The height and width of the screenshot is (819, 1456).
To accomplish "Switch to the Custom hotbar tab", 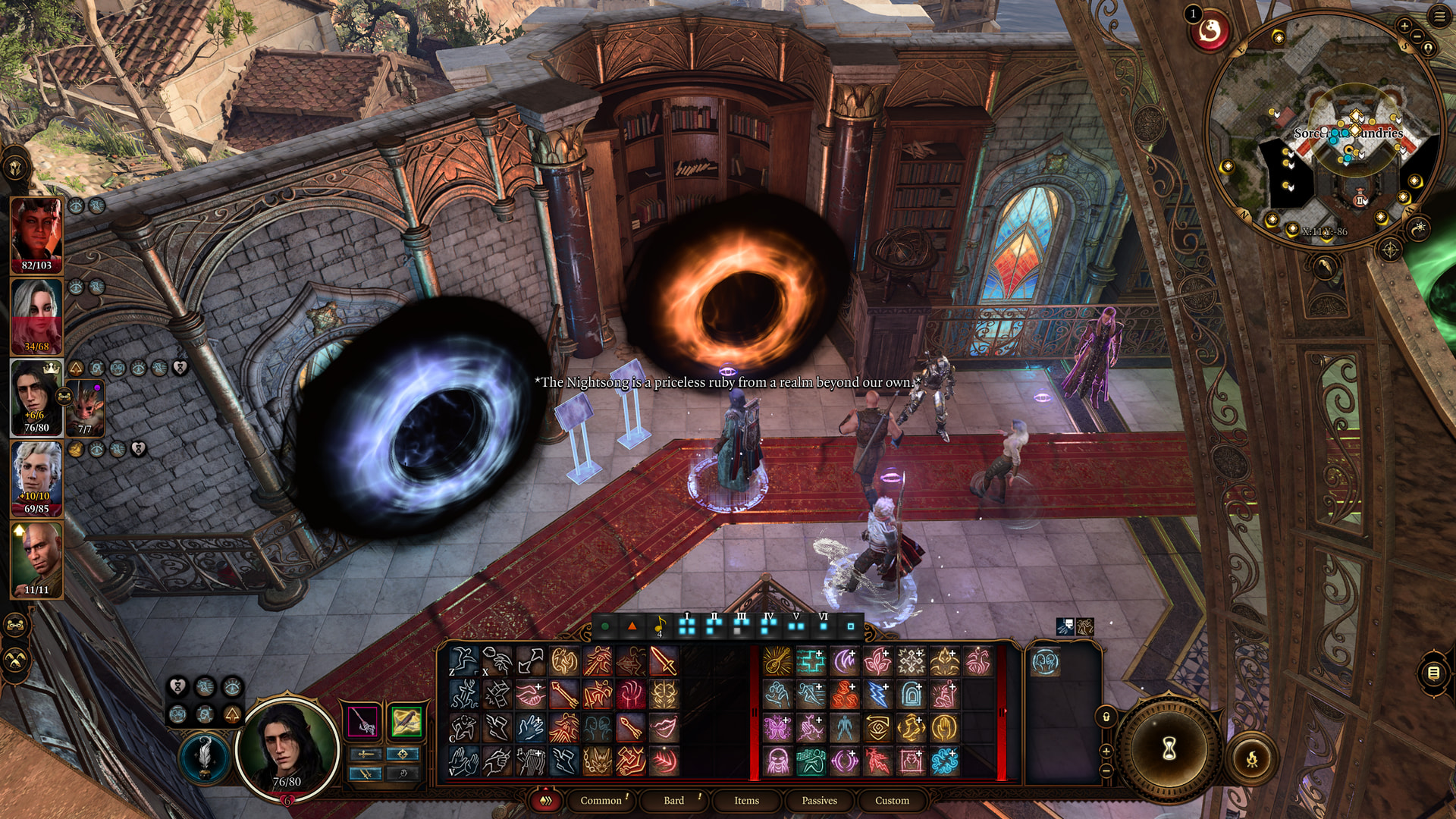I will tap(892, 800).
